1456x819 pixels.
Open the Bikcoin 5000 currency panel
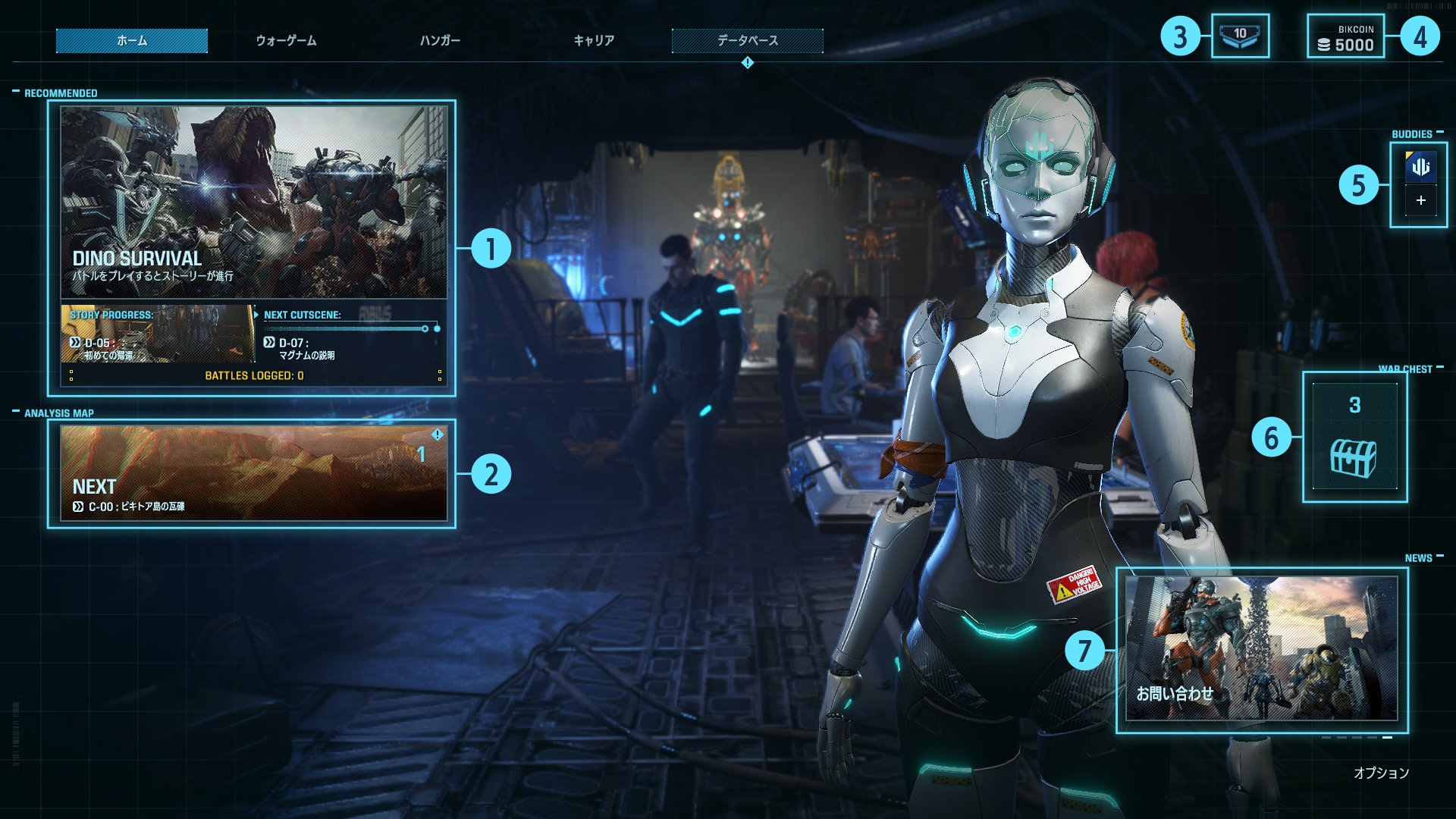click(1346, 37)
